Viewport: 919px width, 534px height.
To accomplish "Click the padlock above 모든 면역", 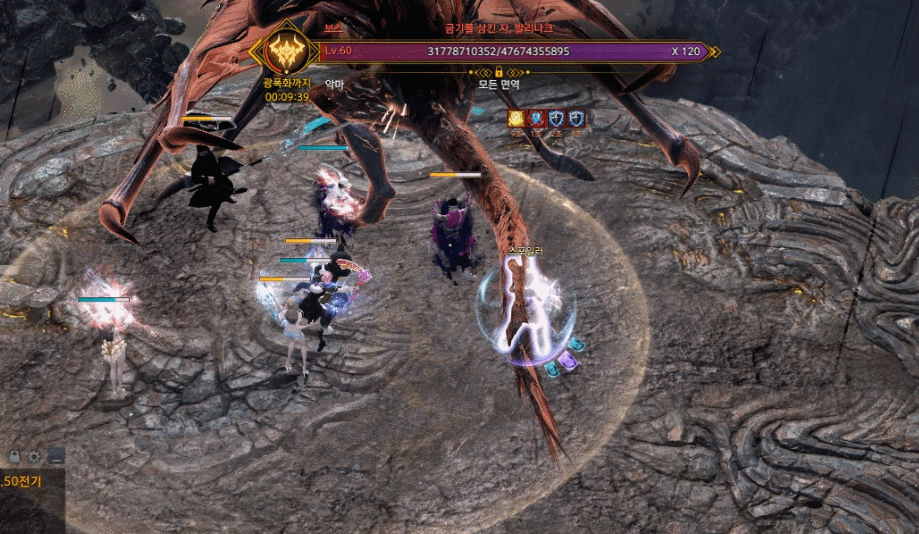I will (x=498, y=72).
